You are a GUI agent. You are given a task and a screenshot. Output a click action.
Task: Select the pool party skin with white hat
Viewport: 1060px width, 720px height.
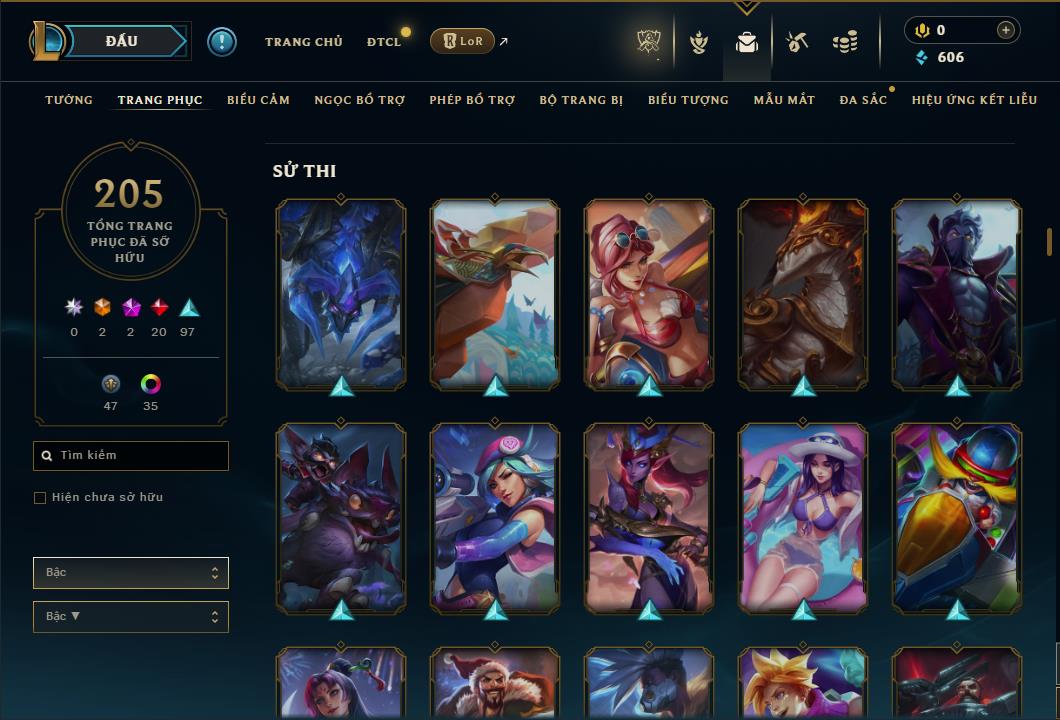click(803, 517)
